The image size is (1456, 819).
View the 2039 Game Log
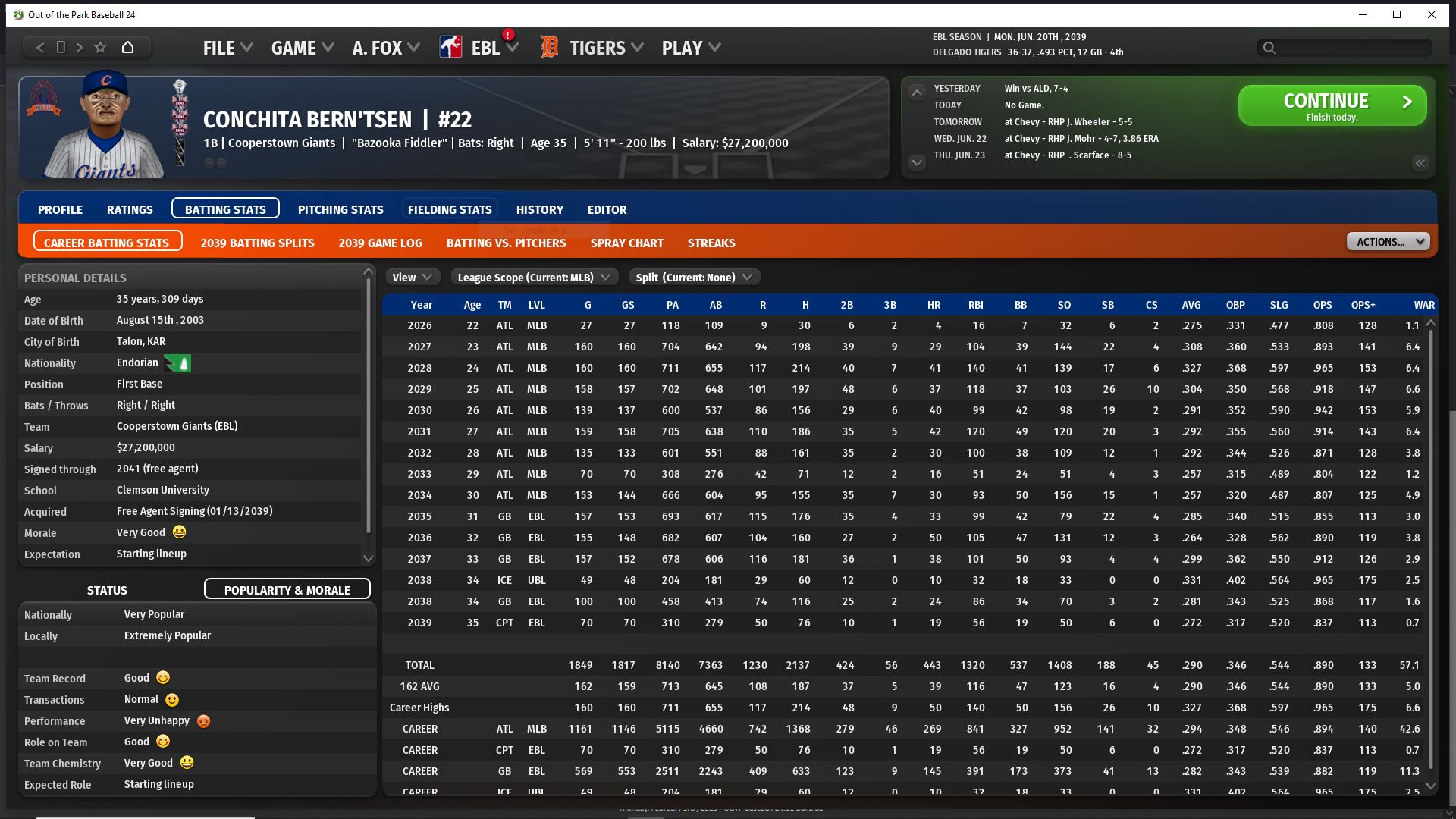pyautogui.click(x=380, y=243)
